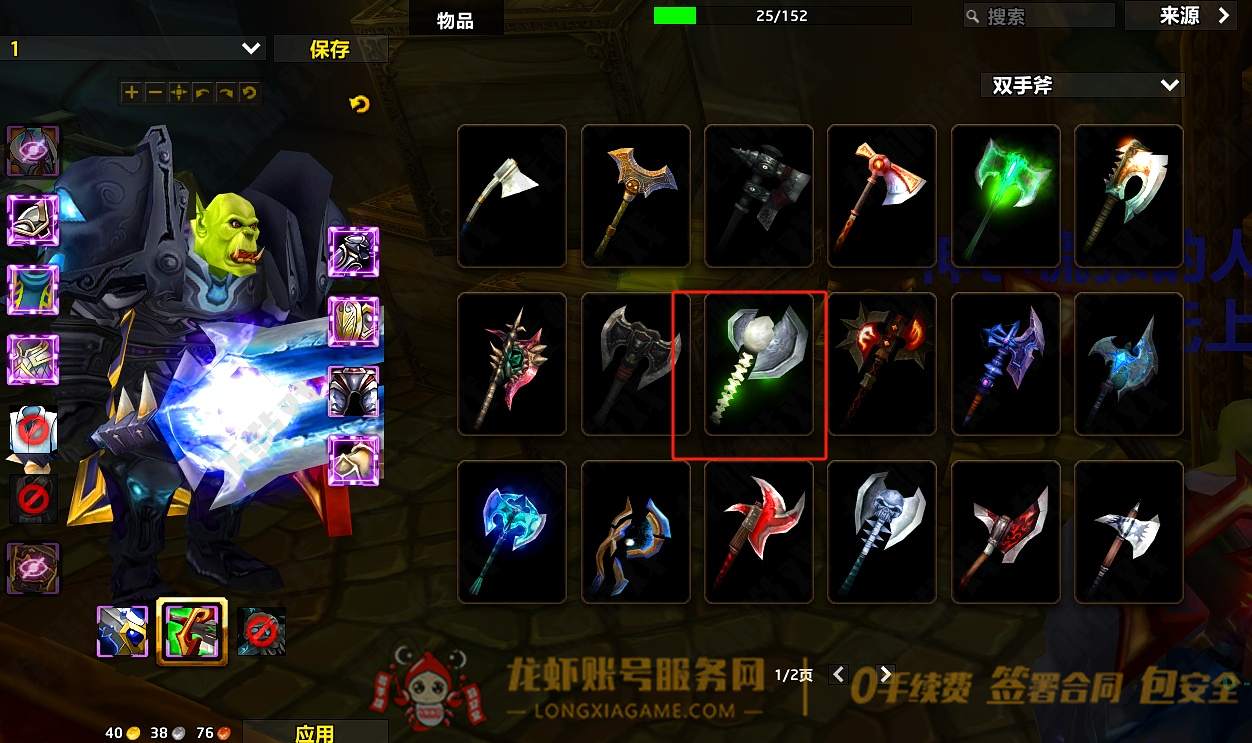Click the 搜索 search box
The image size is (1252, 743).
[x=1040, y=16]
